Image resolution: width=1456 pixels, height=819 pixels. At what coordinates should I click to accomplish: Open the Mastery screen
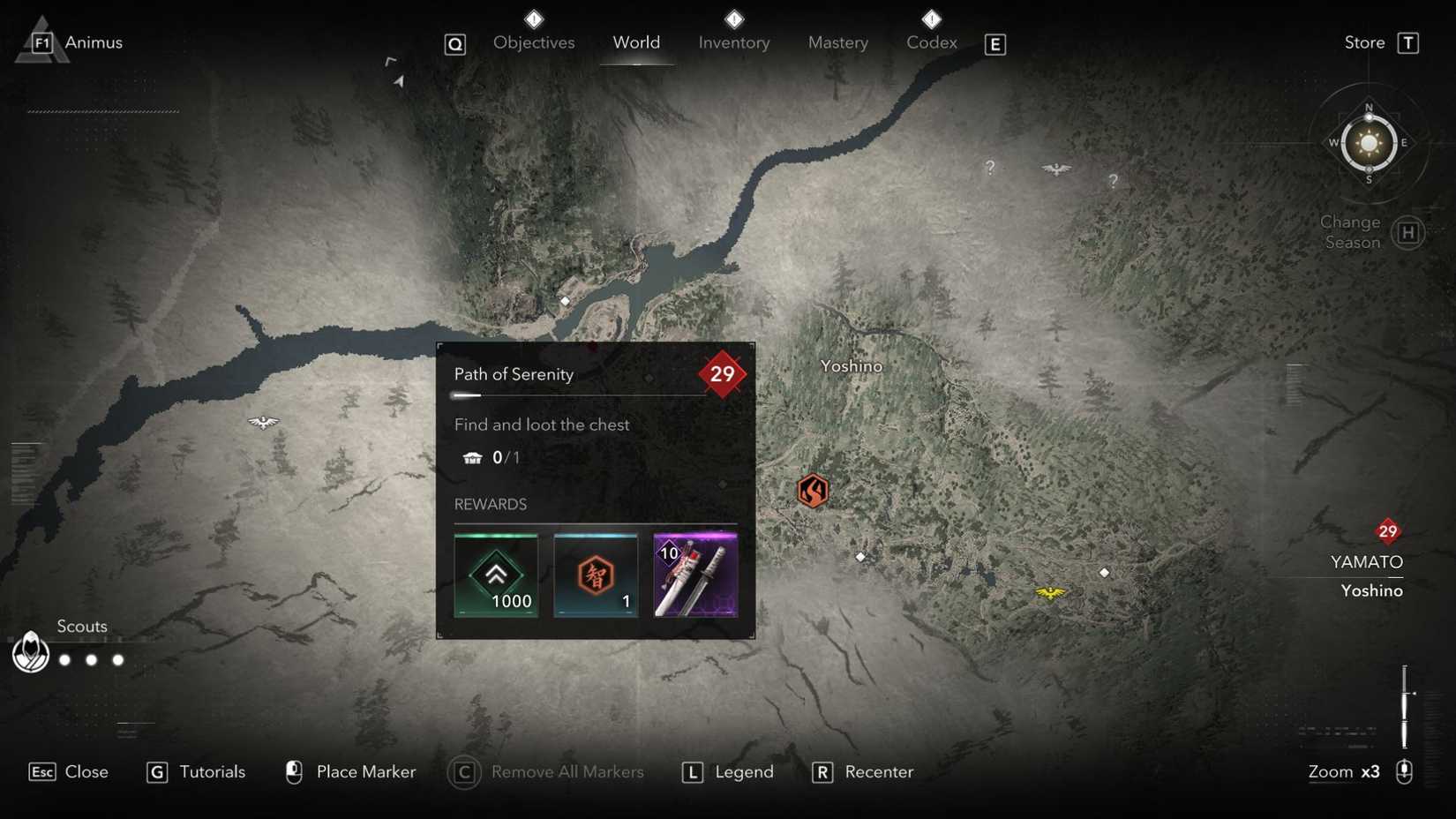pyautogui.click(x=837, y=42)
